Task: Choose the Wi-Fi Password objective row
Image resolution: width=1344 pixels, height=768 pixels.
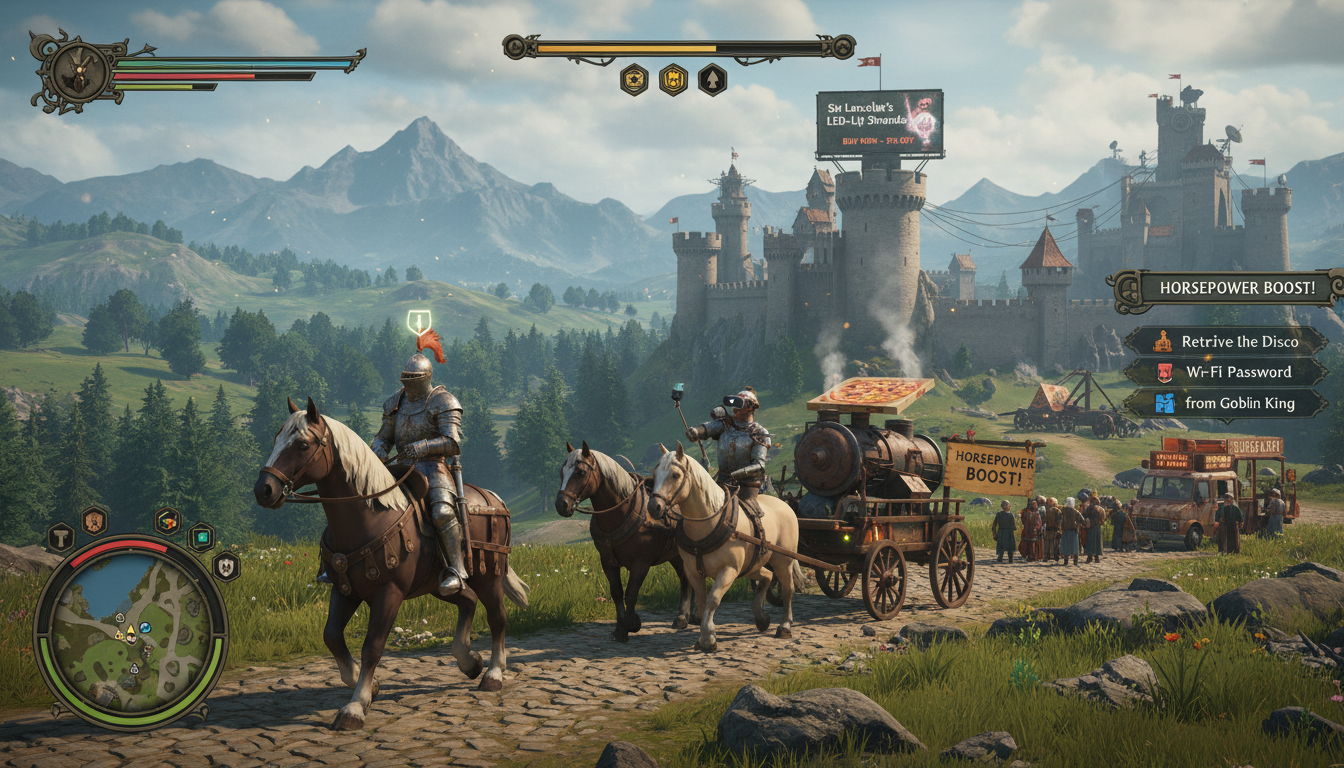Action: [1227, 372]
